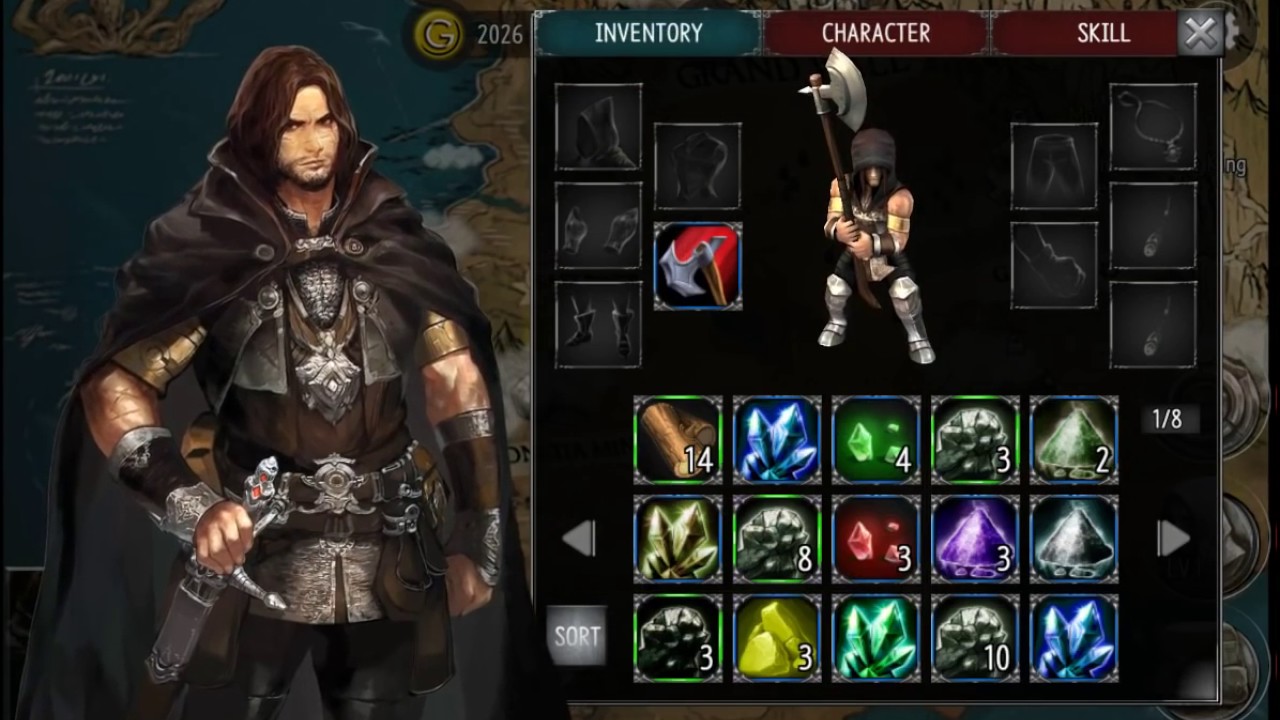Select the green gems stack of 4
The image size is (1280, 720).
(x=876, y=440)
